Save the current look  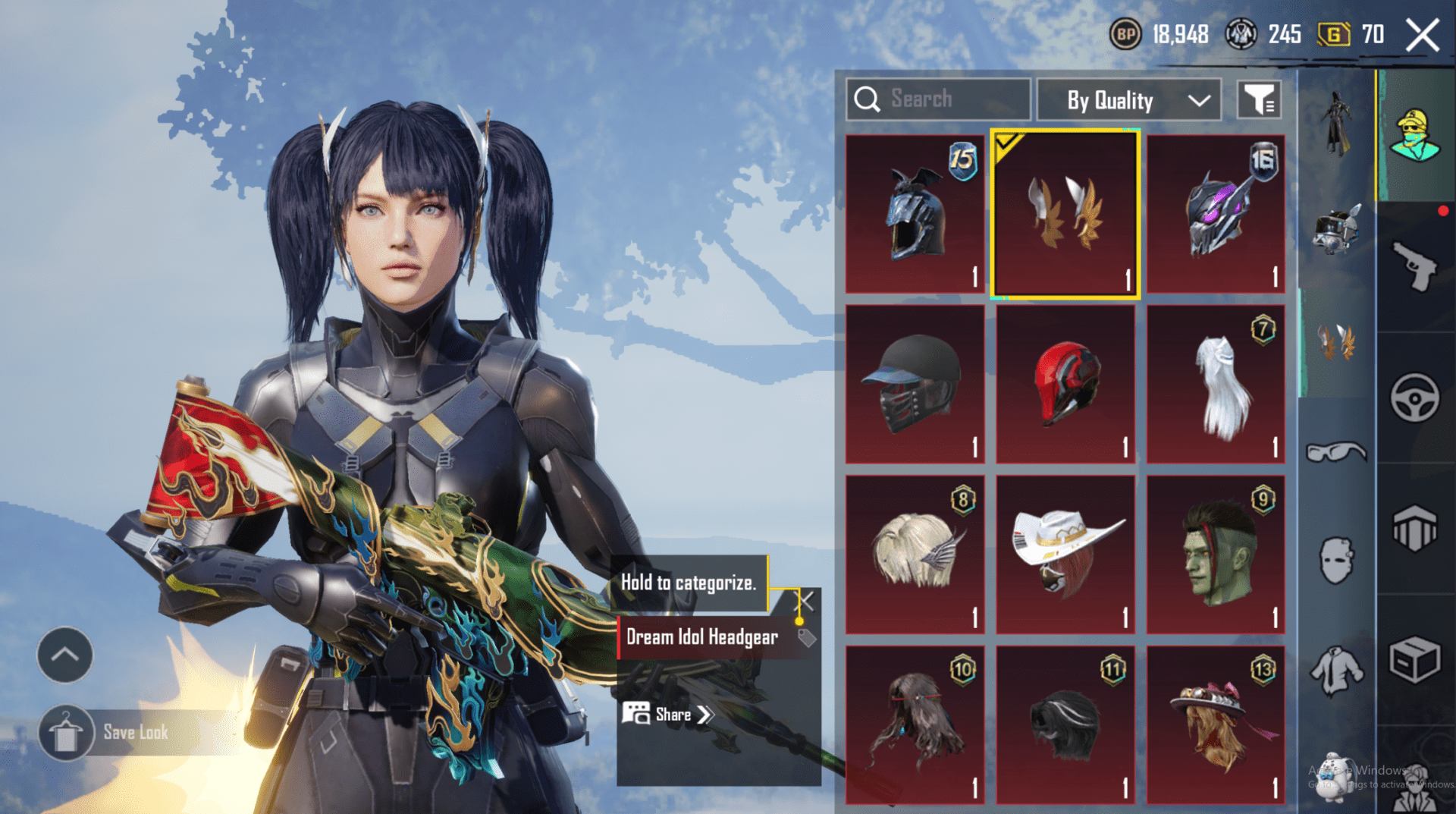(135, 733)
